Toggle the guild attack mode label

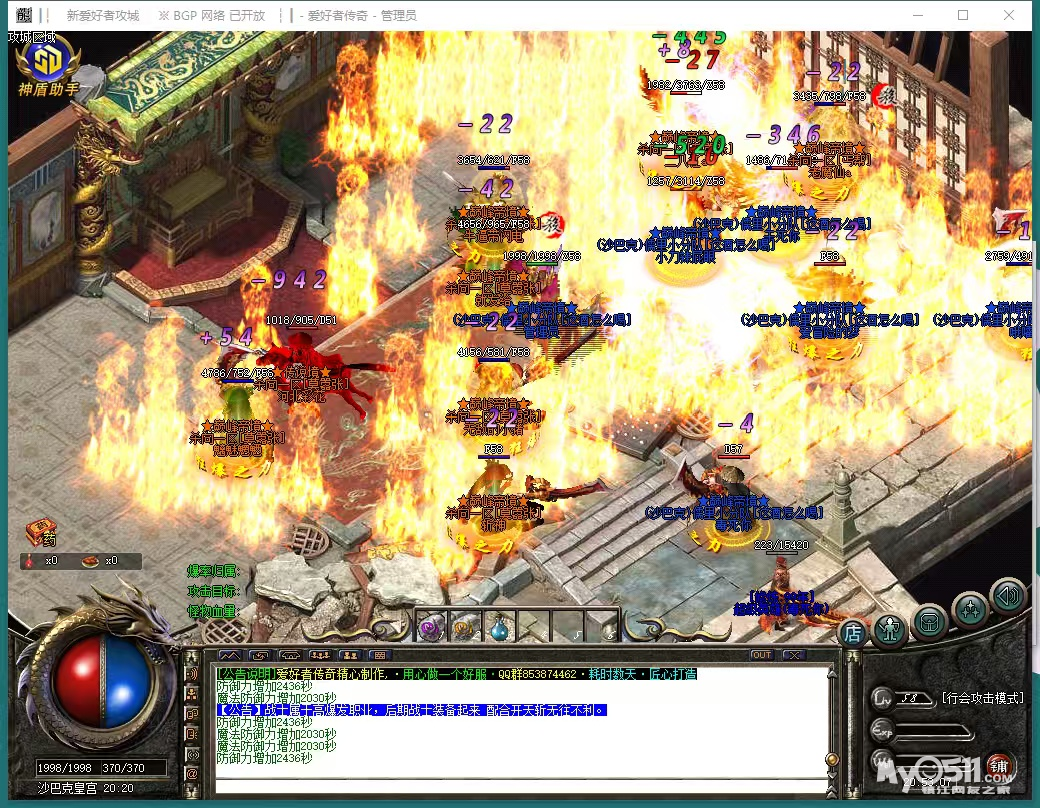[x=982, y=697]
